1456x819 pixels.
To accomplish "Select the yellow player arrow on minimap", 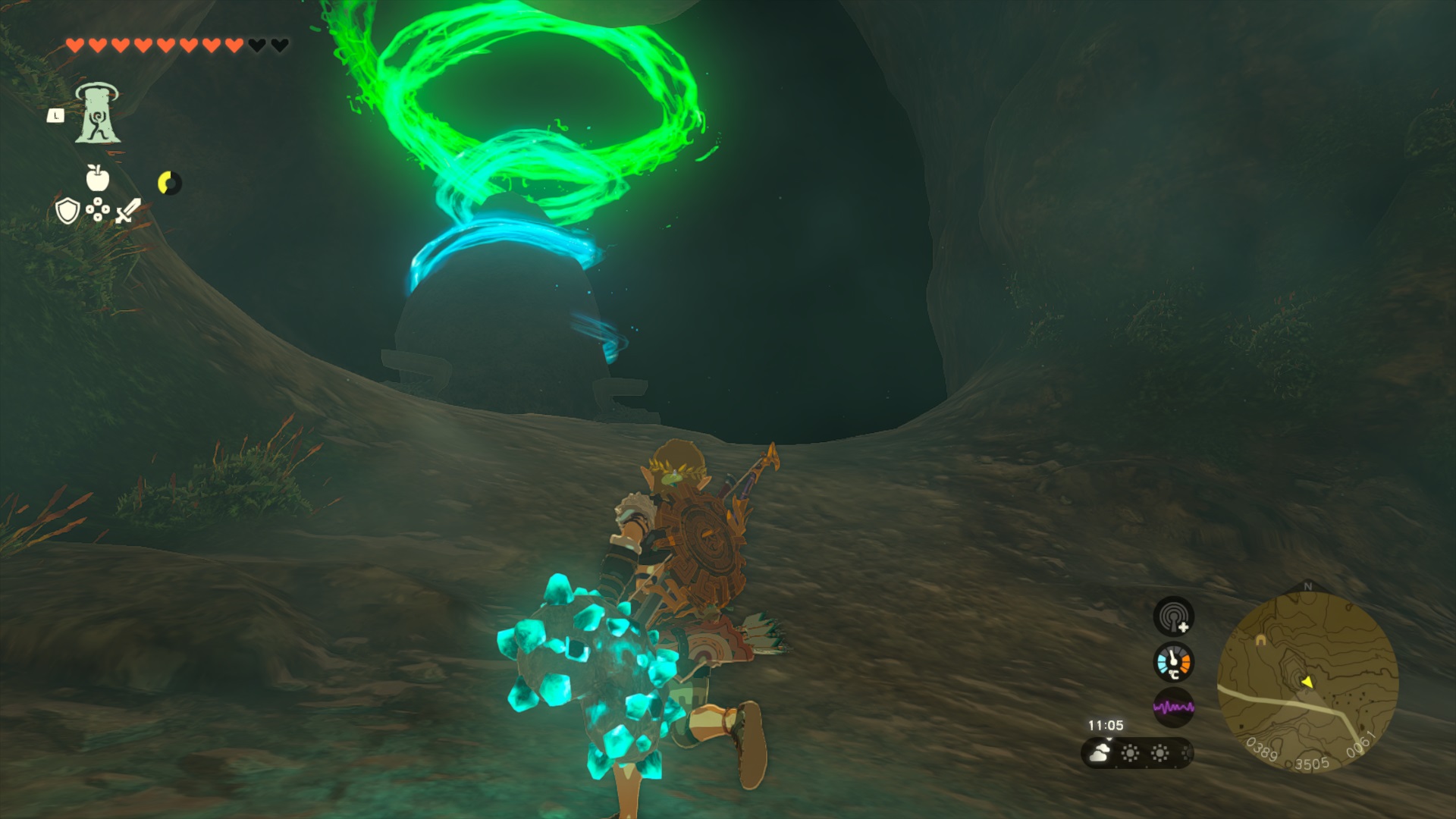I will 1307,682.
